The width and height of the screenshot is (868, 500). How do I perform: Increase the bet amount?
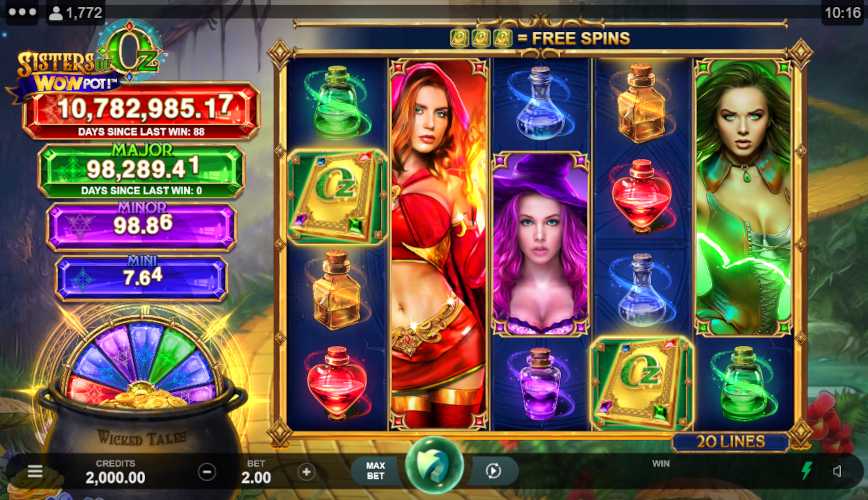point(306,472)
